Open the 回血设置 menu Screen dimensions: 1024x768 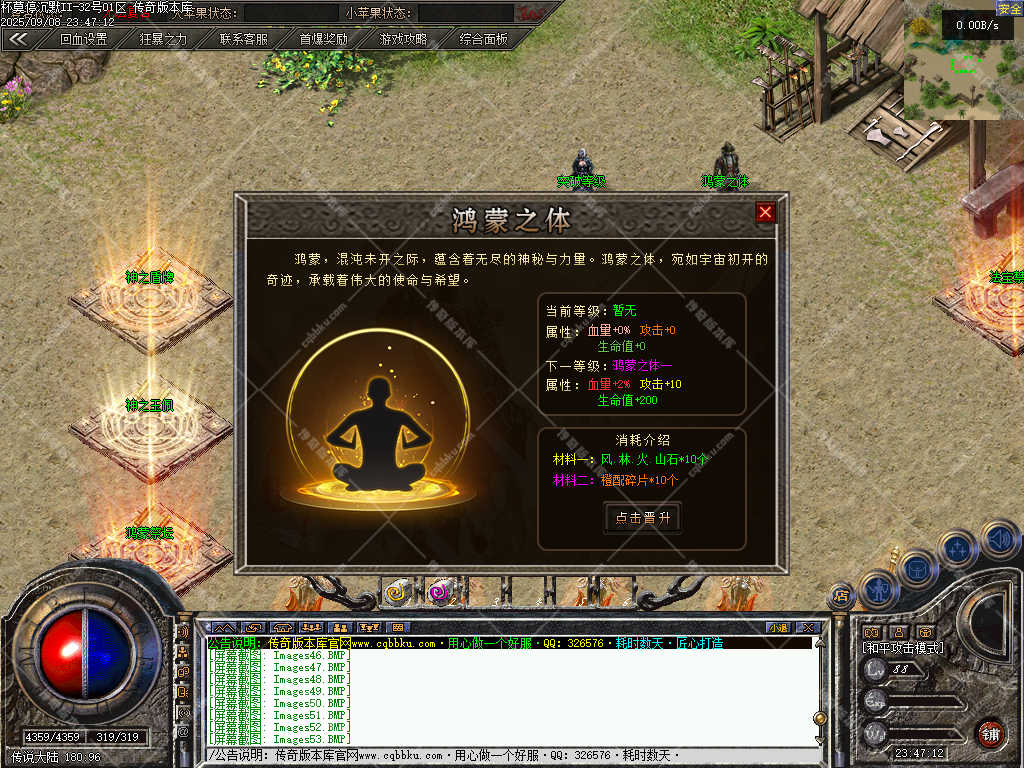click(83, 39)
